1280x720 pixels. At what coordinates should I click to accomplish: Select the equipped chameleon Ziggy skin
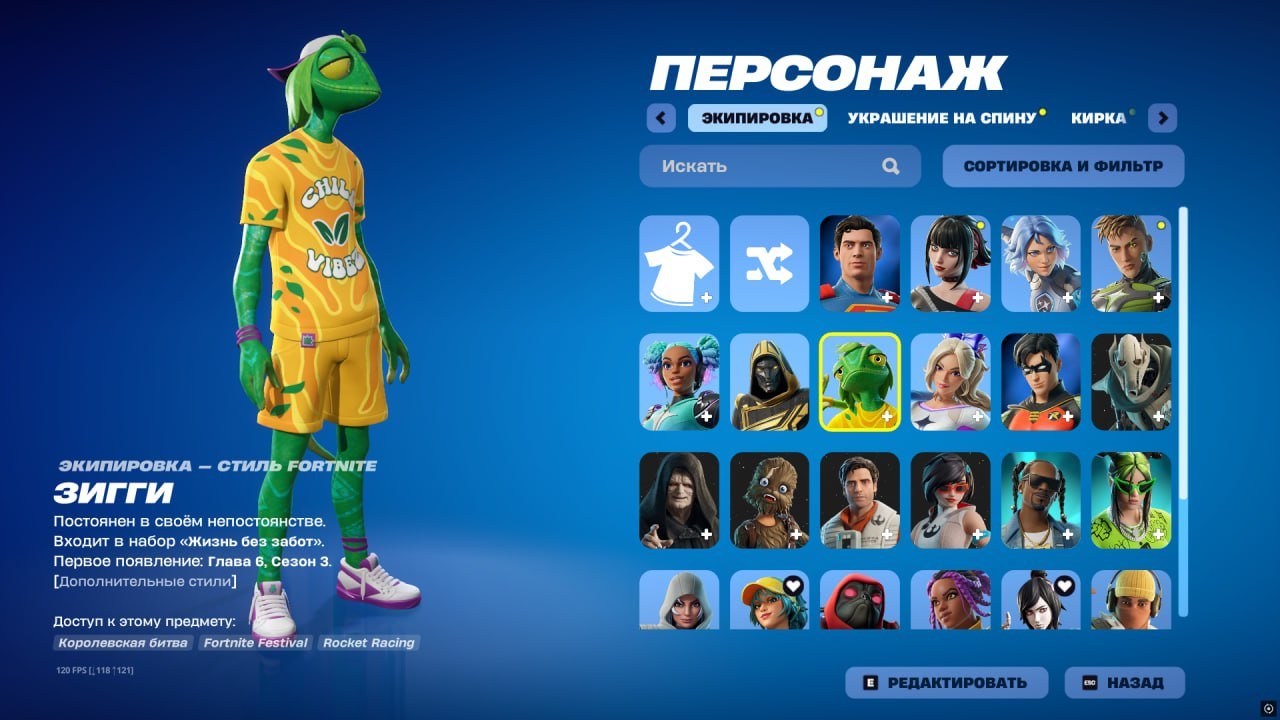859,383
